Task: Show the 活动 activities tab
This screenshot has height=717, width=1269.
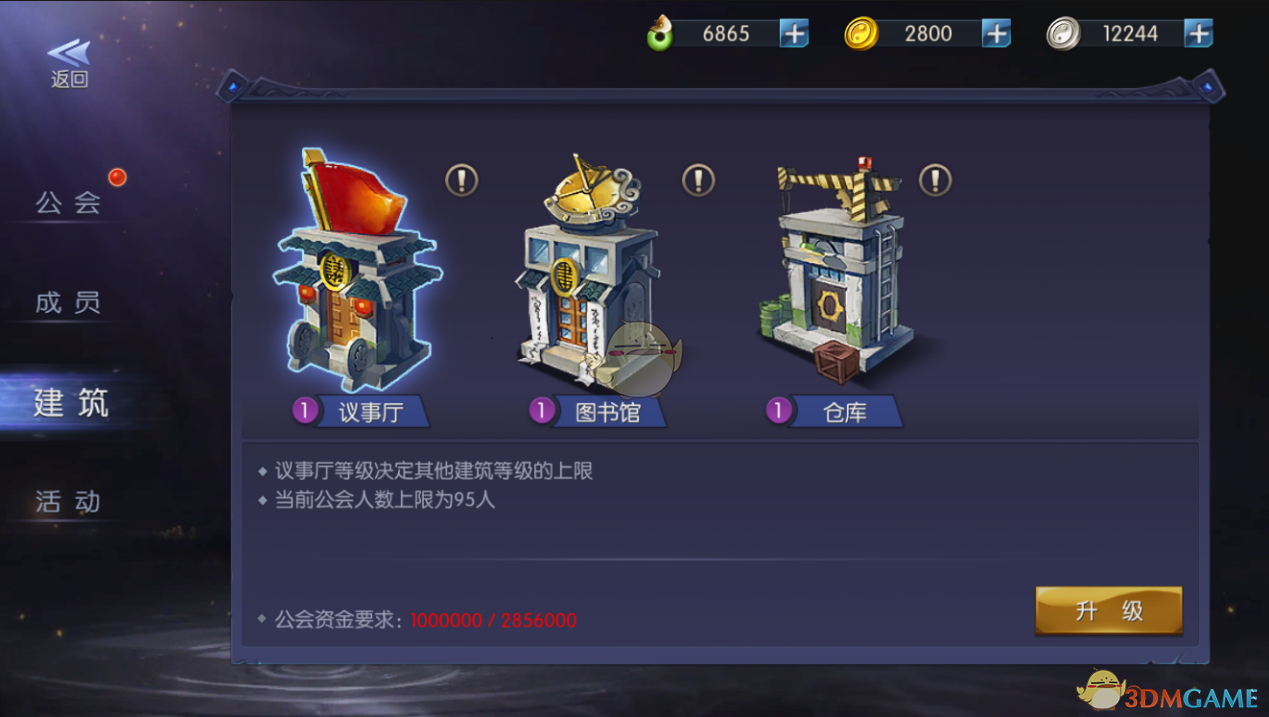Action: pyautogui.click(x=68, y=501)
